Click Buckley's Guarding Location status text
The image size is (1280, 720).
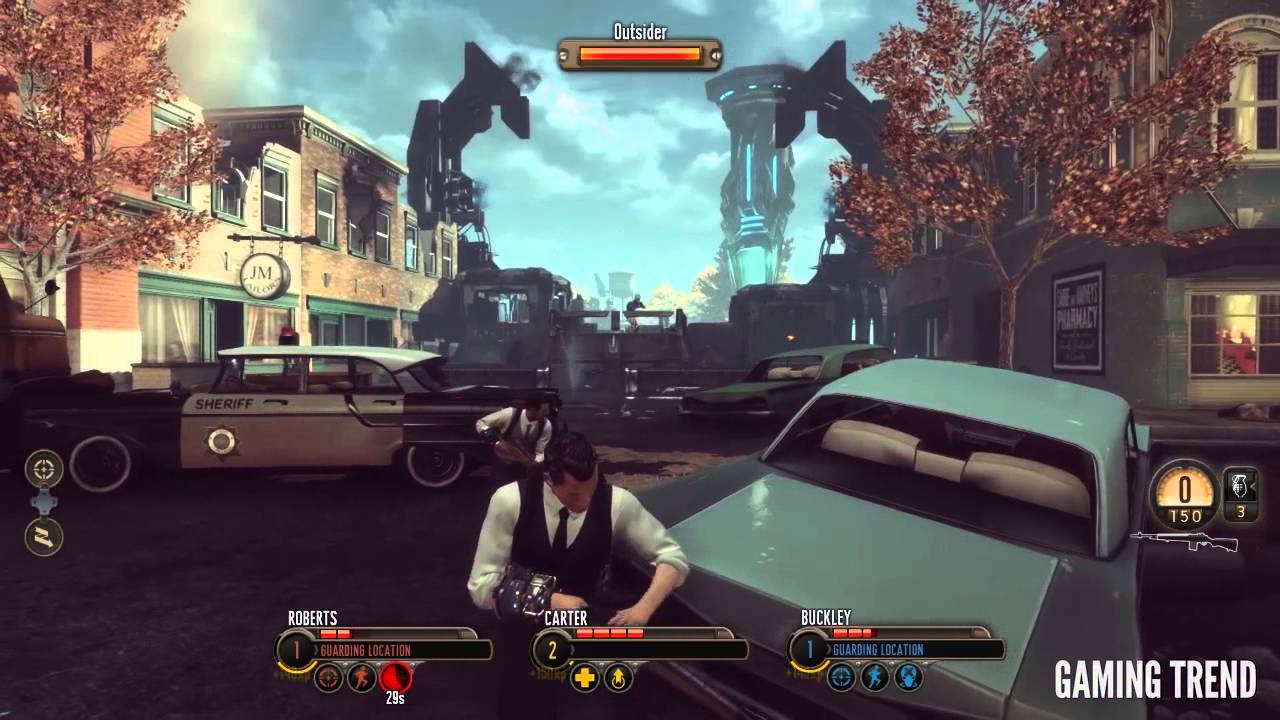tap(878, 649)
